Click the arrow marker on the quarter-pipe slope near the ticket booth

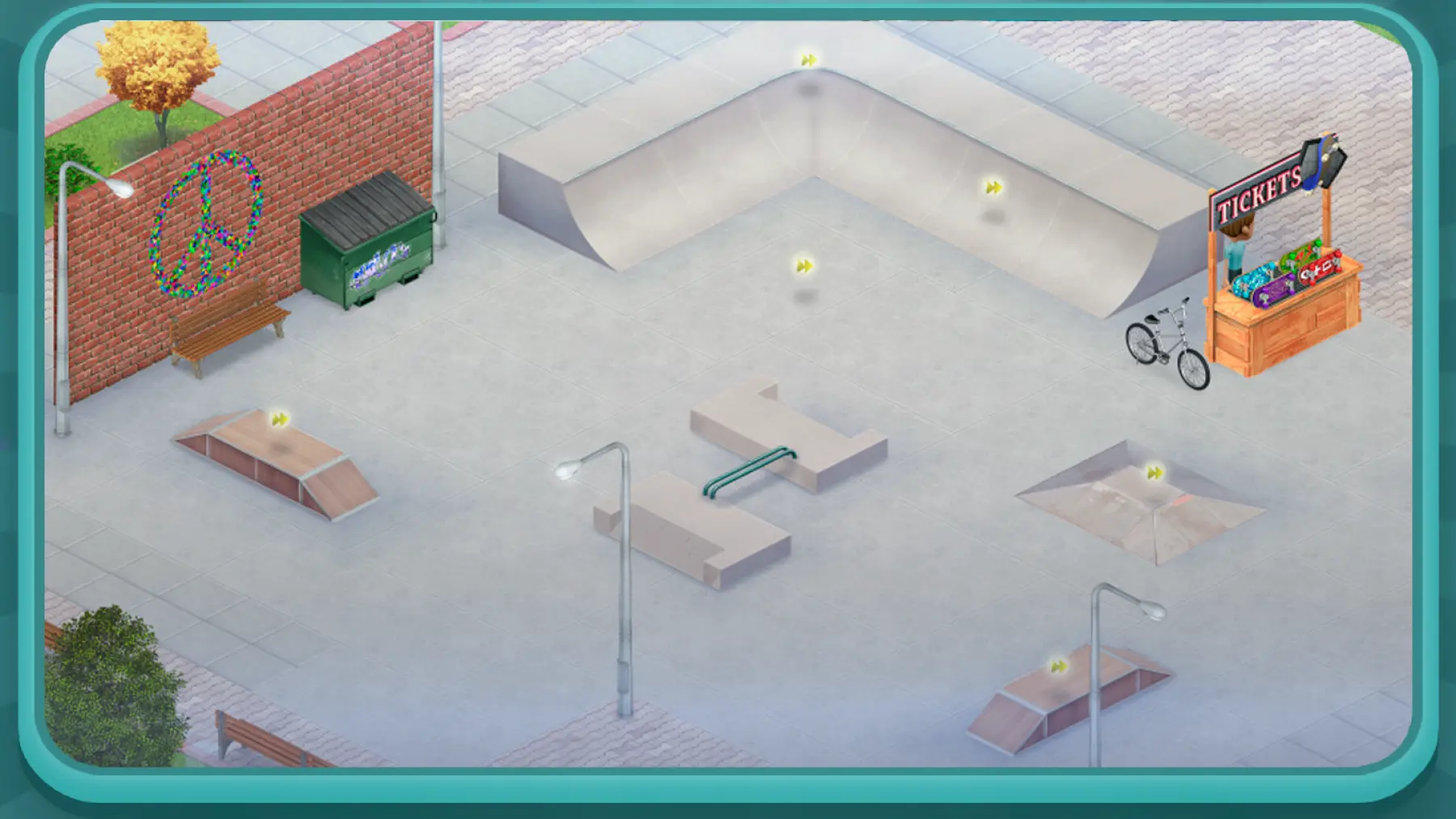point(993,188)
